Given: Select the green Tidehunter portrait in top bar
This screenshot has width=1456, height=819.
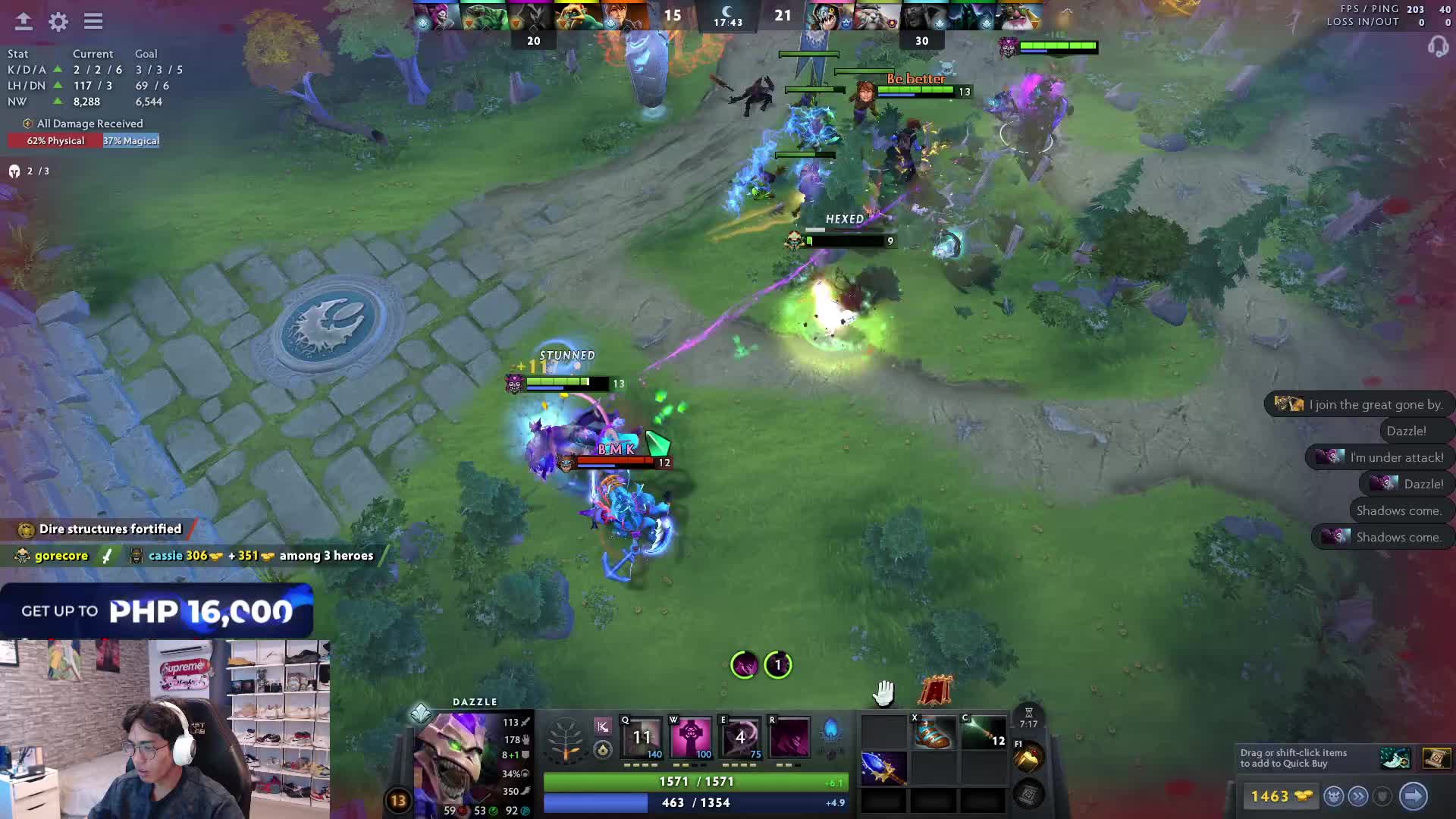Looking at the screenshot, I should pos(482,17).
